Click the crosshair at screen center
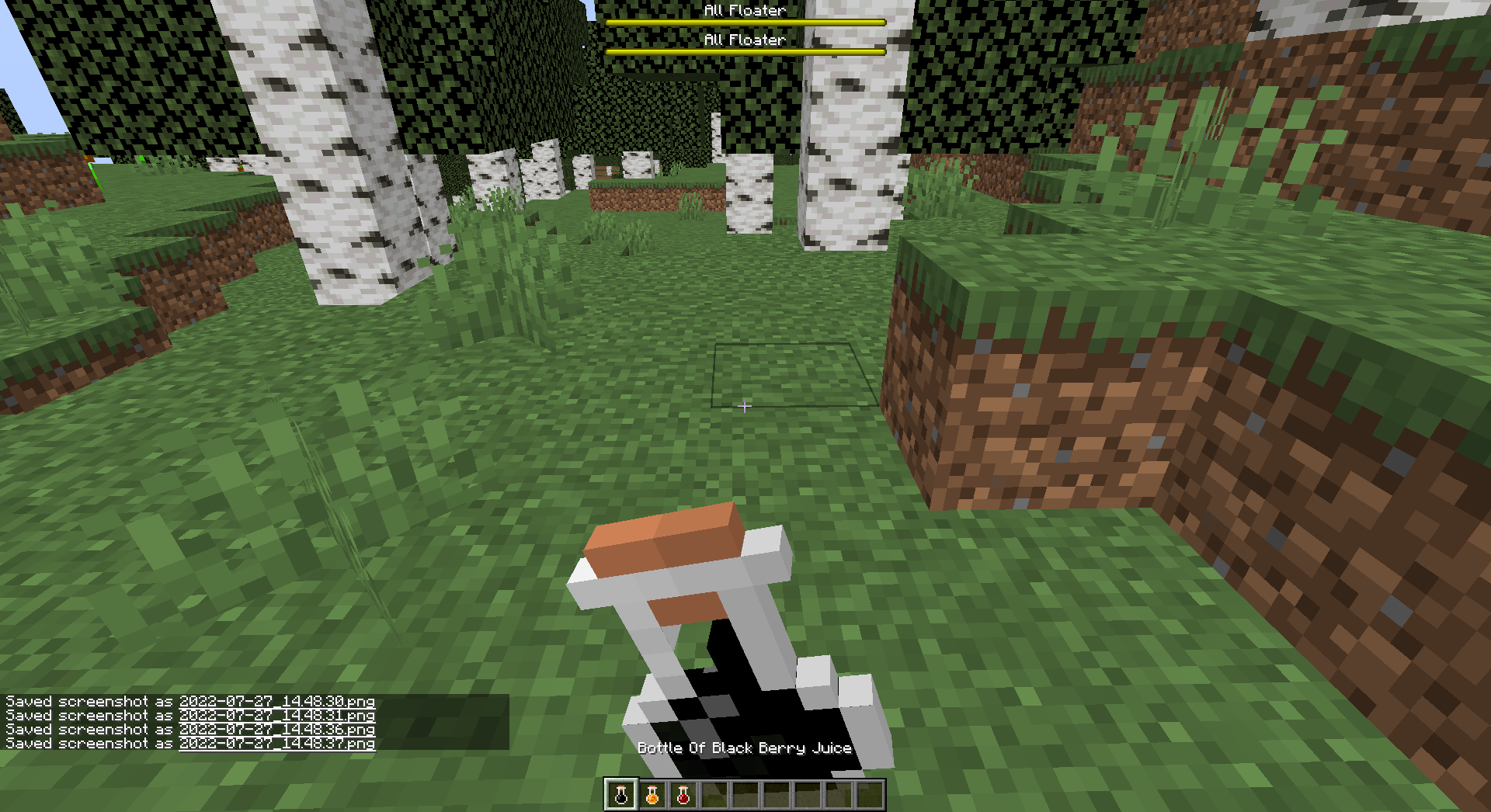 tap(745, 406)
